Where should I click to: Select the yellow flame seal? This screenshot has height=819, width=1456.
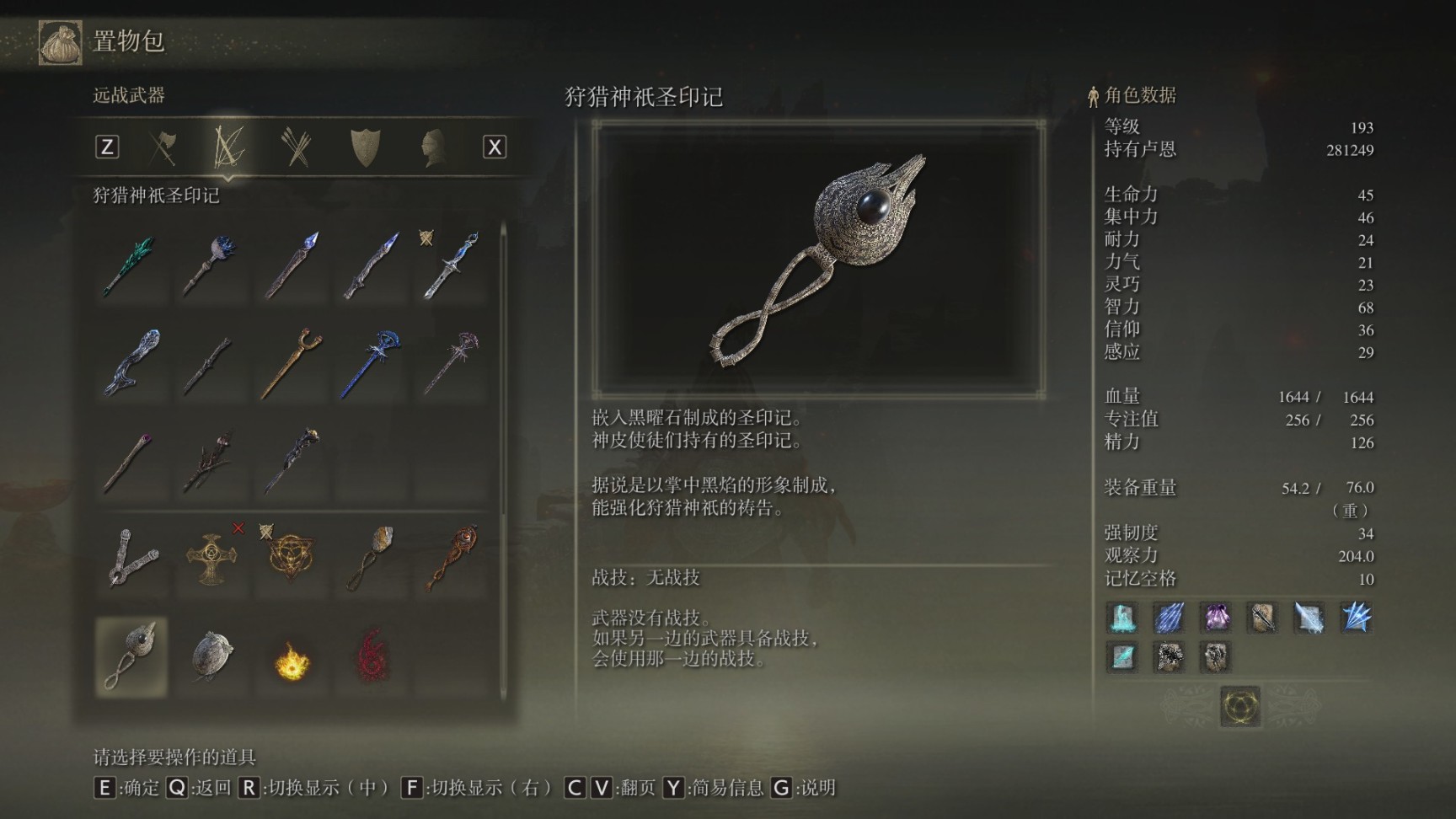click(292, 660)
